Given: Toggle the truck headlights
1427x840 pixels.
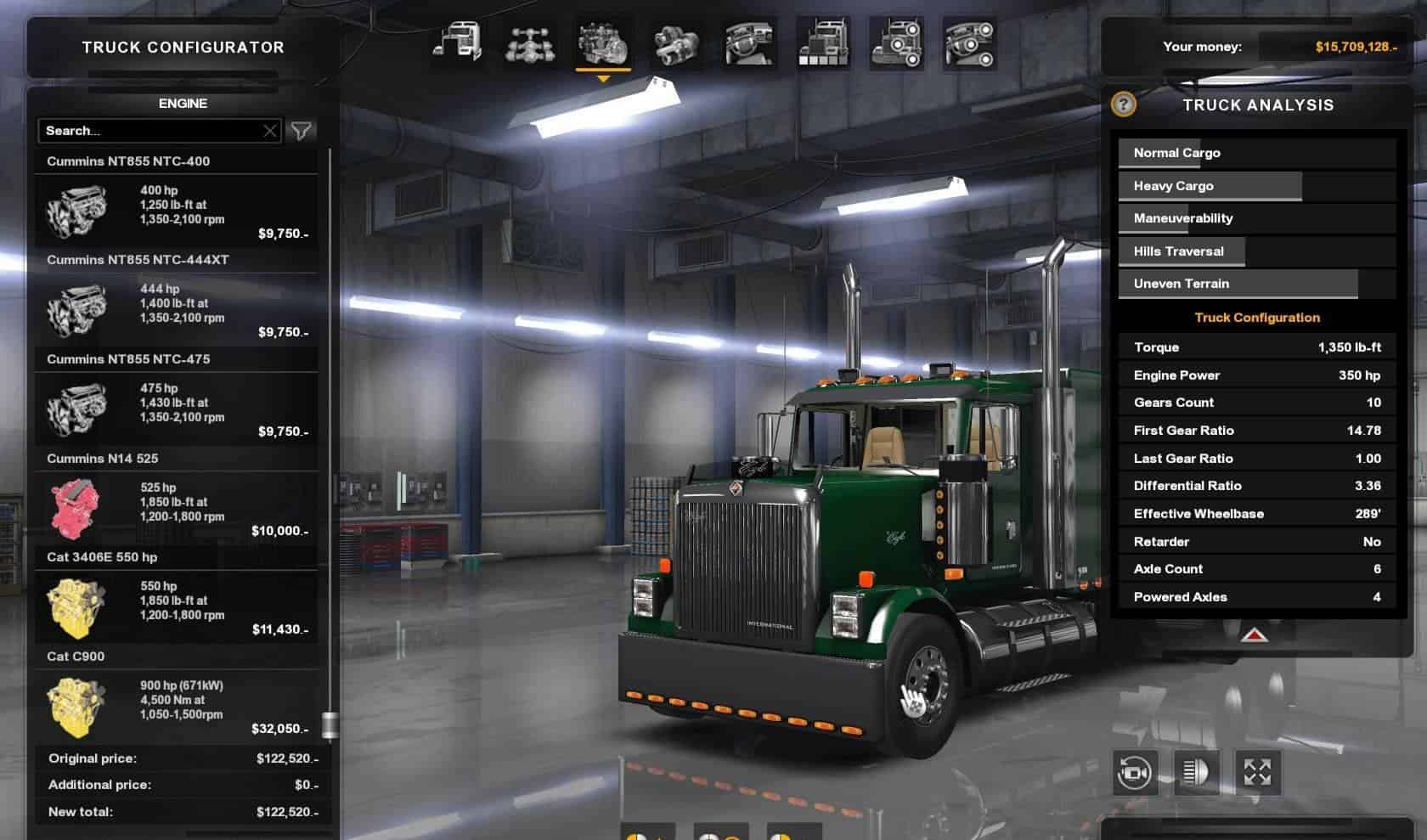Looking at the screenshot, I should [x=1196, y=773].
